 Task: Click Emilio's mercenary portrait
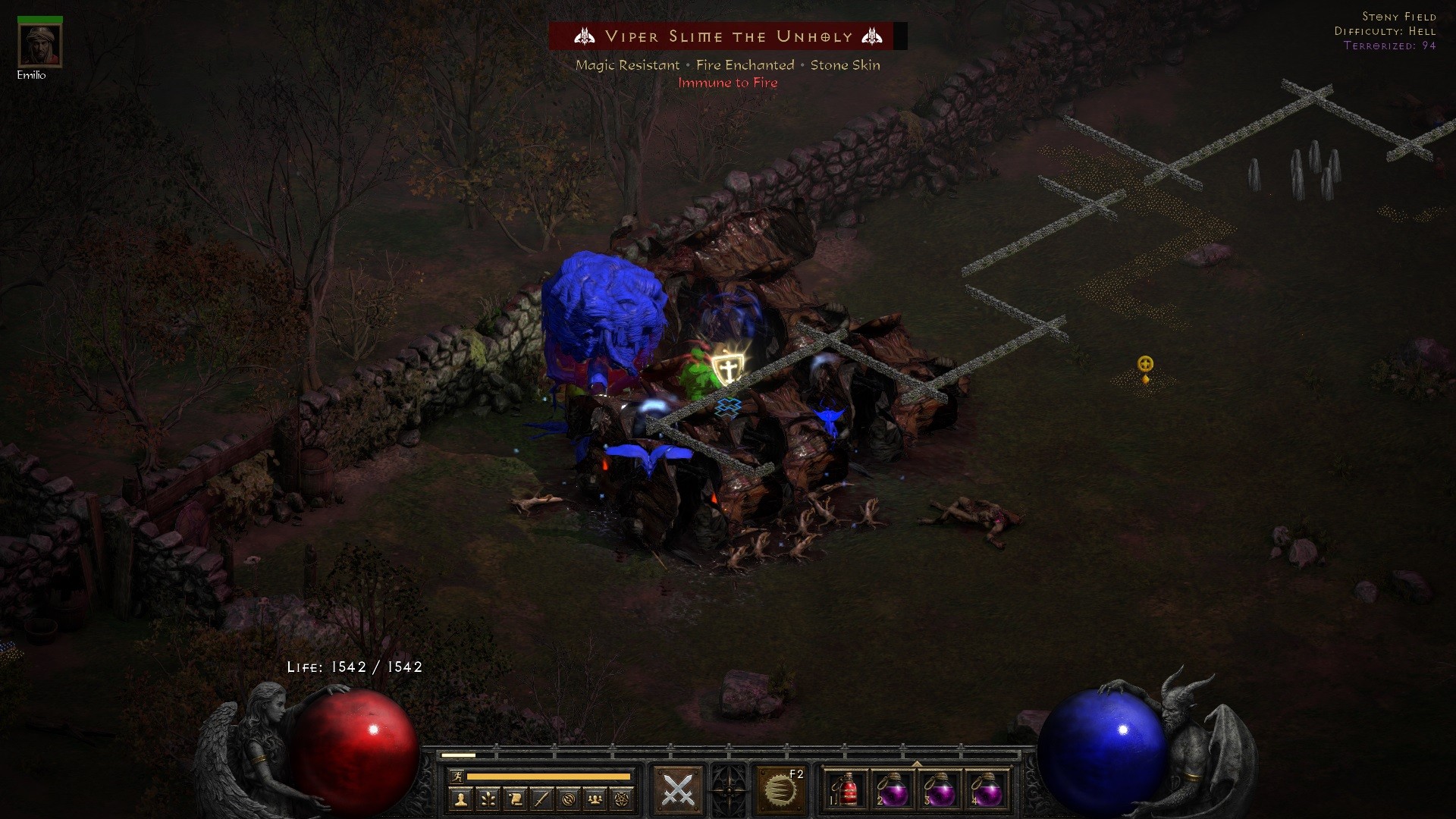[x=39, y=47]
